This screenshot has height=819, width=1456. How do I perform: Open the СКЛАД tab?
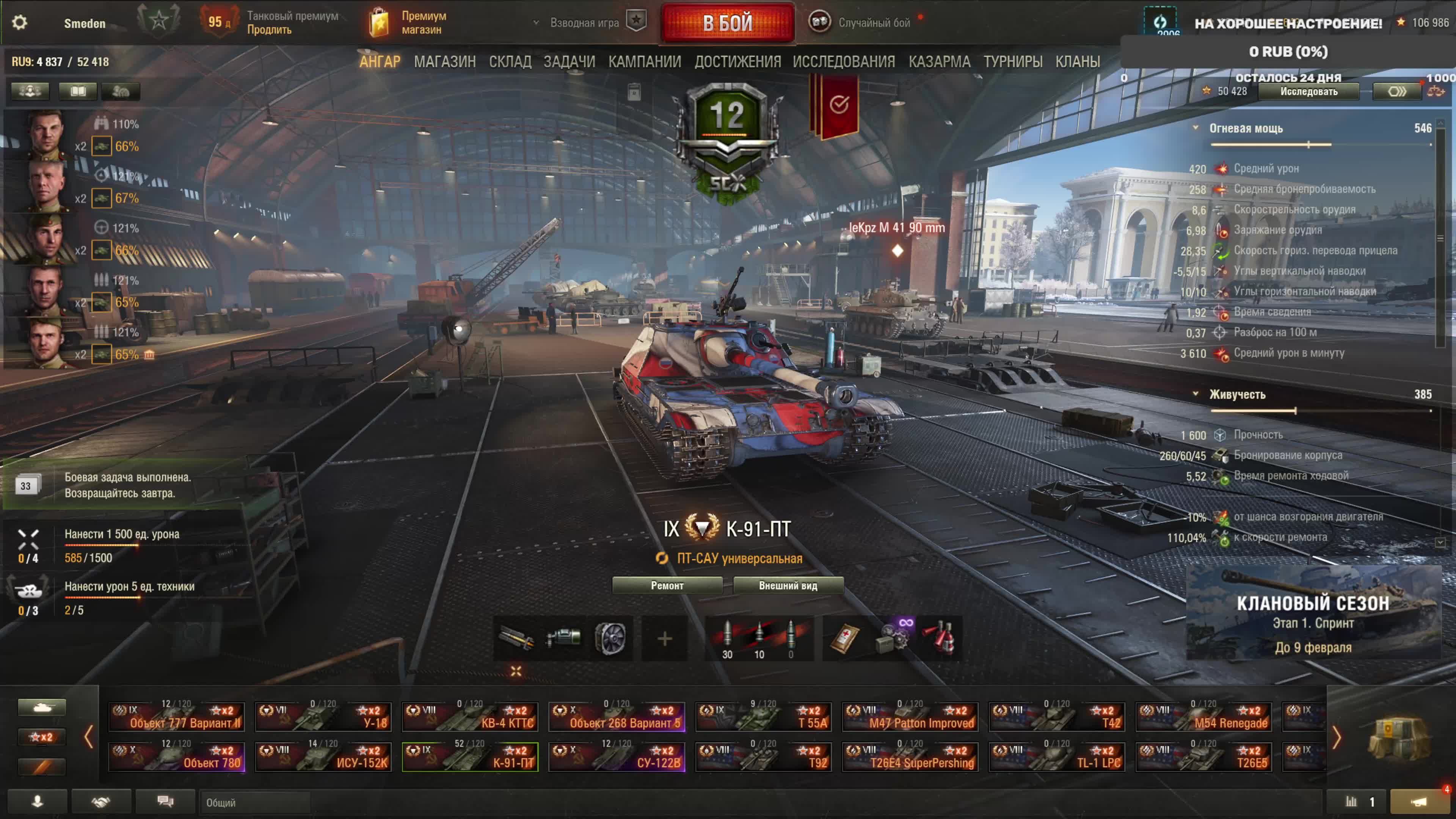tap(510, 61)
